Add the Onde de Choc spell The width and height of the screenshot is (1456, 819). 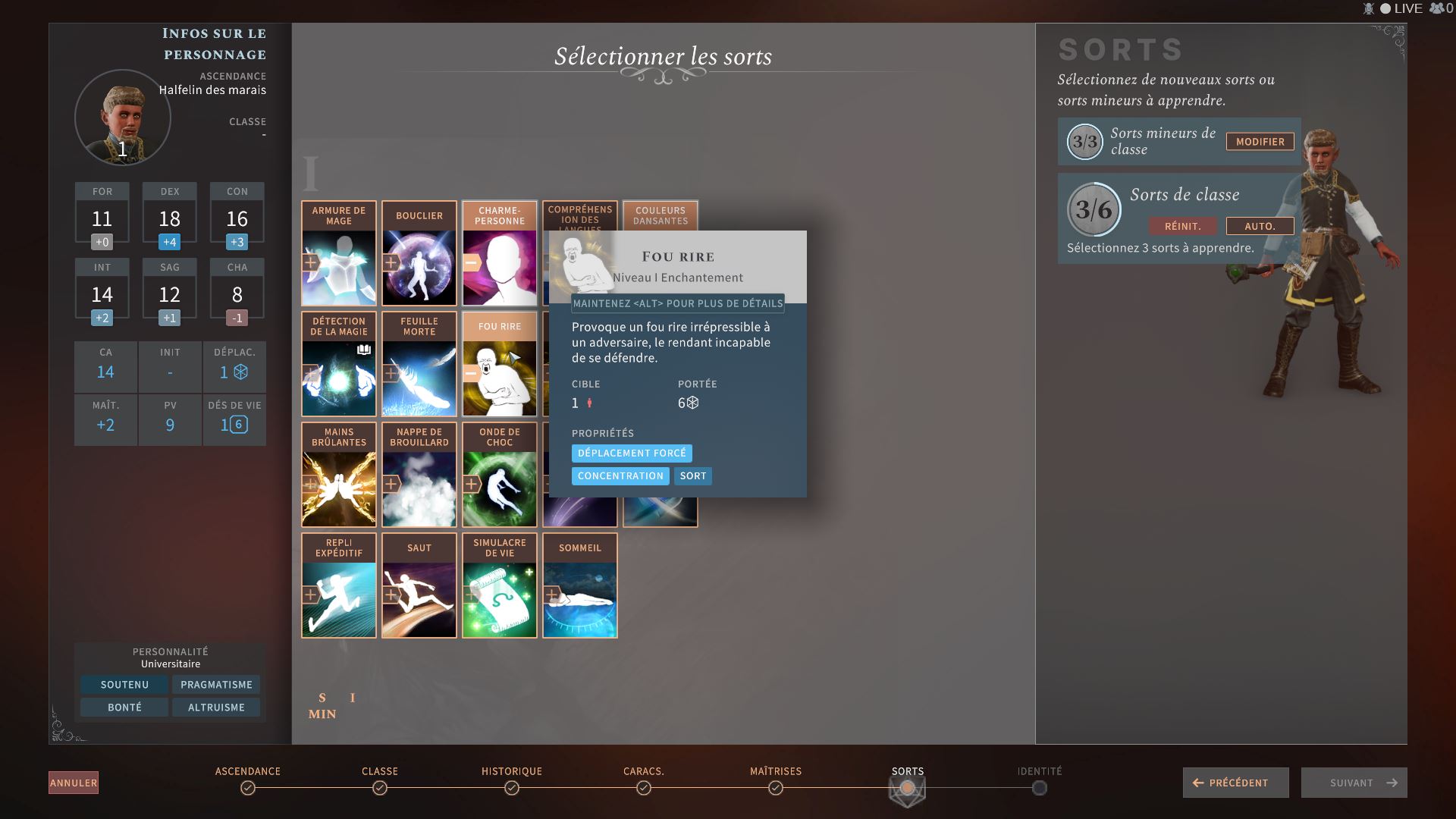point(500,475)
